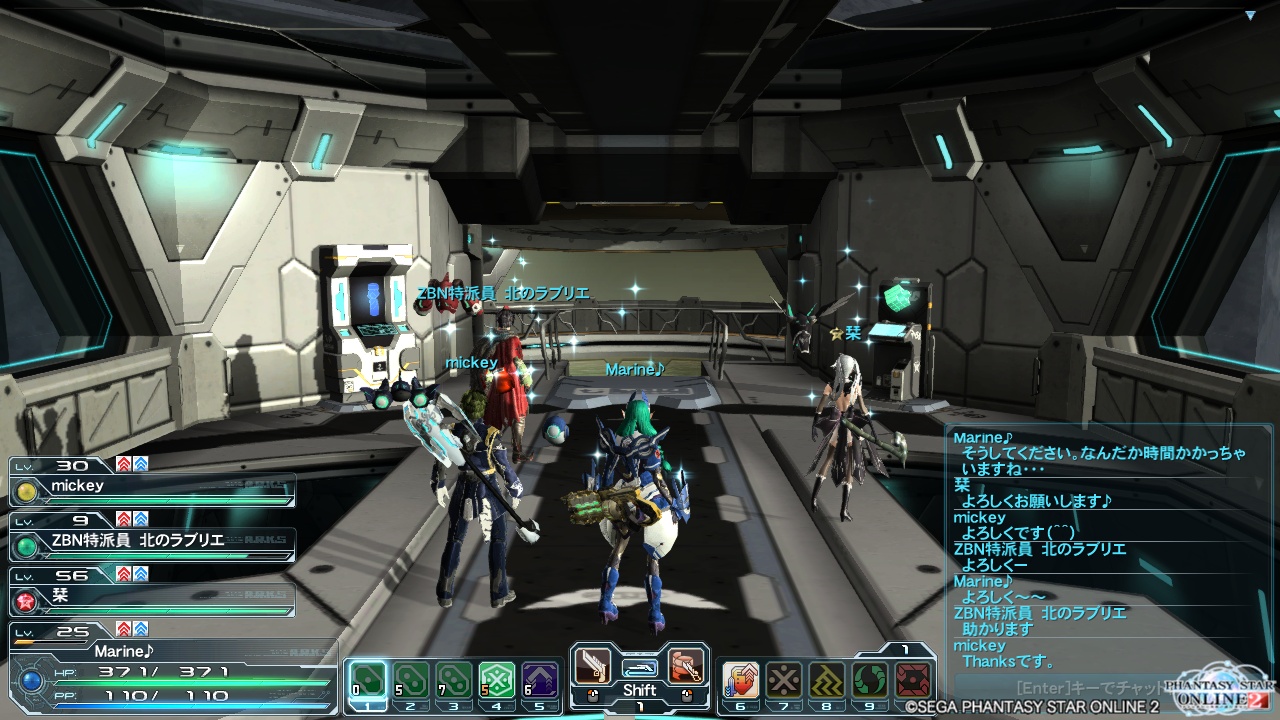This screenshot has width=1280, height=720.
Task: Use the green swirl skill in slot 9
Action: click(870, 680)
